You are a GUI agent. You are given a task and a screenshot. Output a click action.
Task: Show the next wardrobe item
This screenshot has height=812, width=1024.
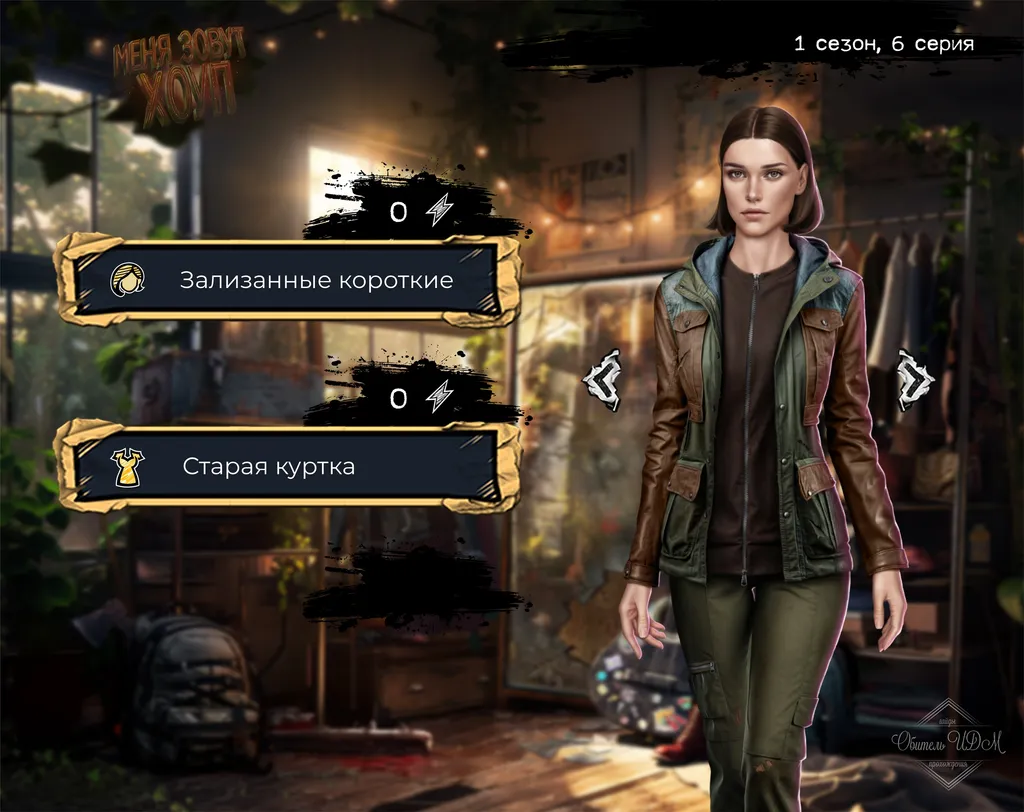pyautogui.click(x=914, y=380)
